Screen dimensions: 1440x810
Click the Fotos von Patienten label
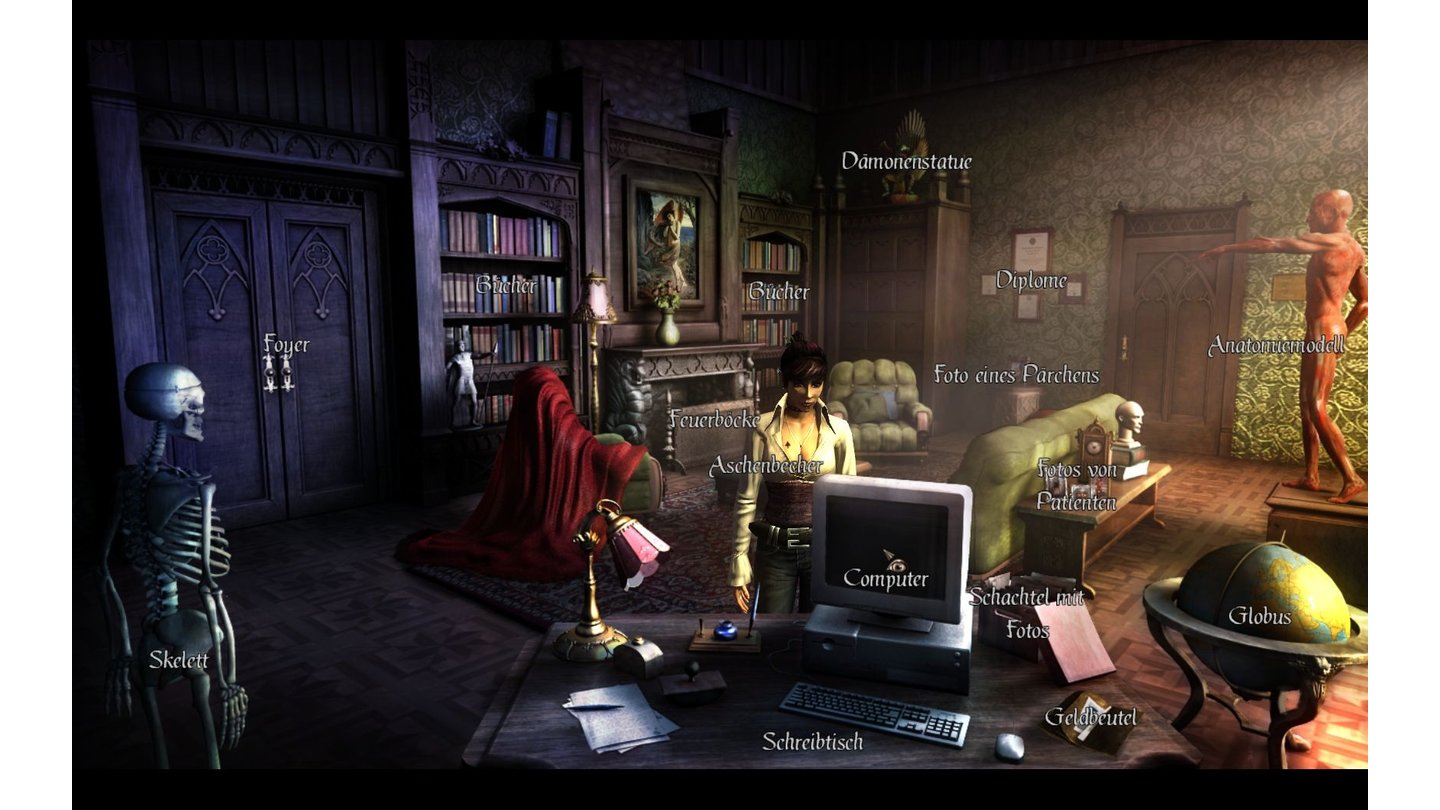(1076, 485)
